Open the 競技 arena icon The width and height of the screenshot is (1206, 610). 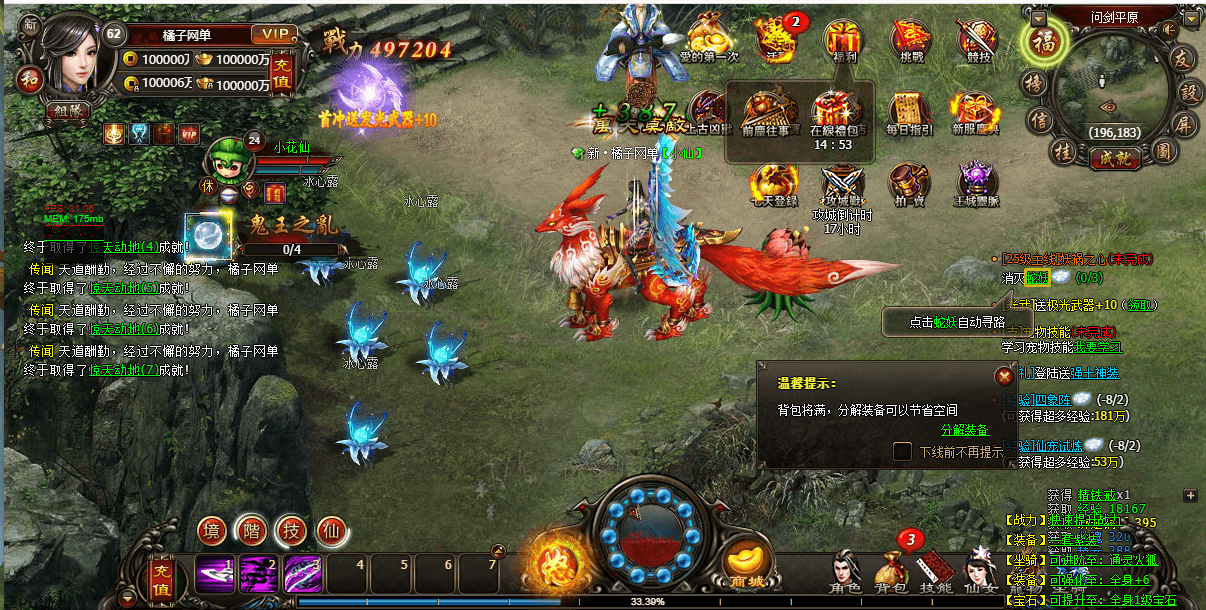tap(977, 40)
